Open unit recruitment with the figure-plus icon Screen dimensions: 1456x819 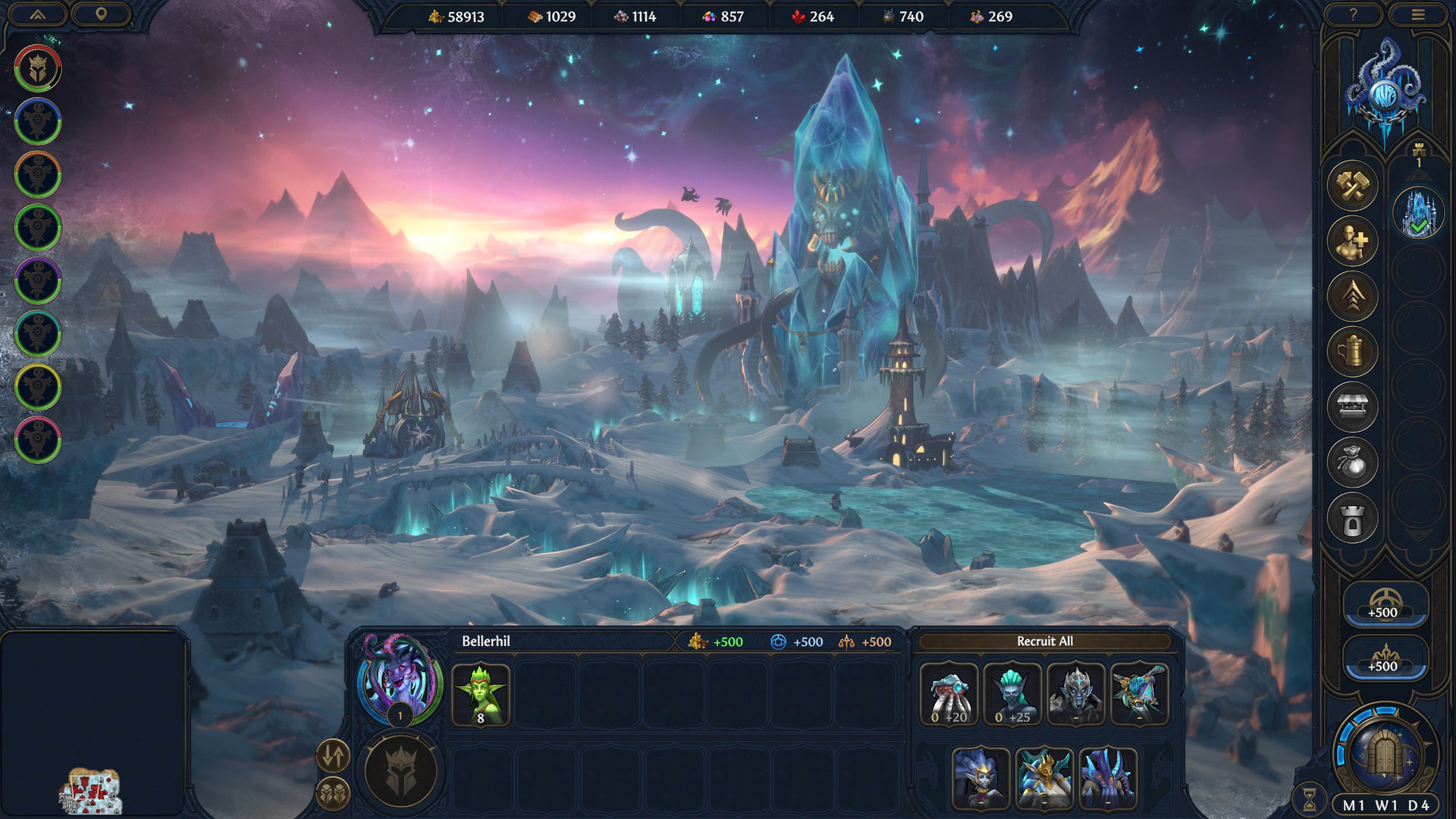pos(1352,241)
